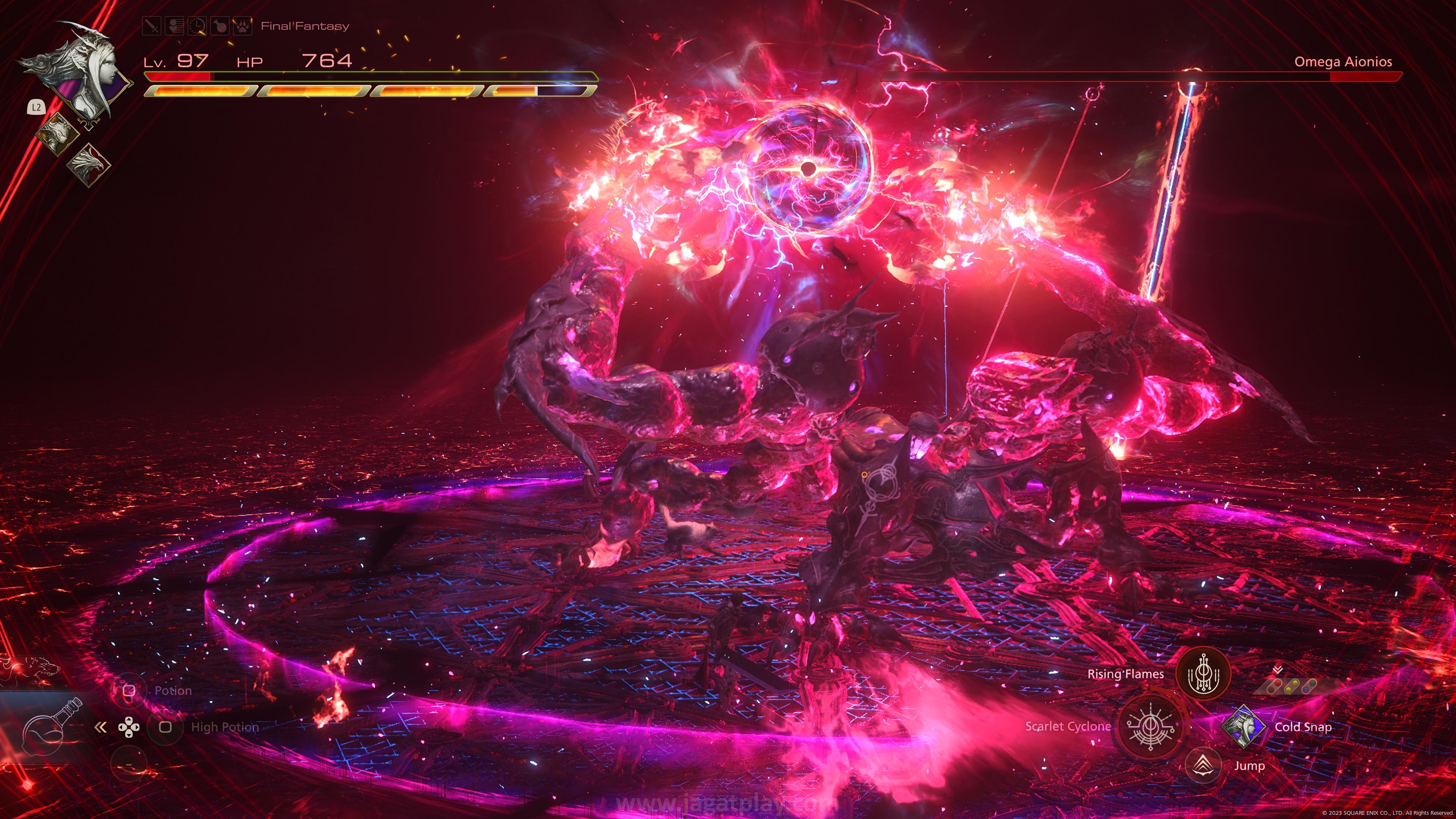Activate the Rising Flames ability
Screen dimensions: 1456x819
1202,674
